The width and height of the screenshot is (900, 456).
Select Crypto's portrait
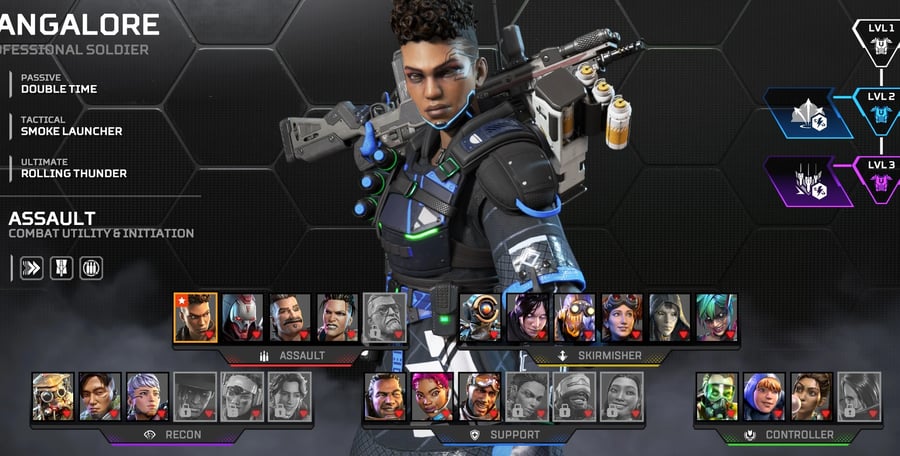[100, 397]
